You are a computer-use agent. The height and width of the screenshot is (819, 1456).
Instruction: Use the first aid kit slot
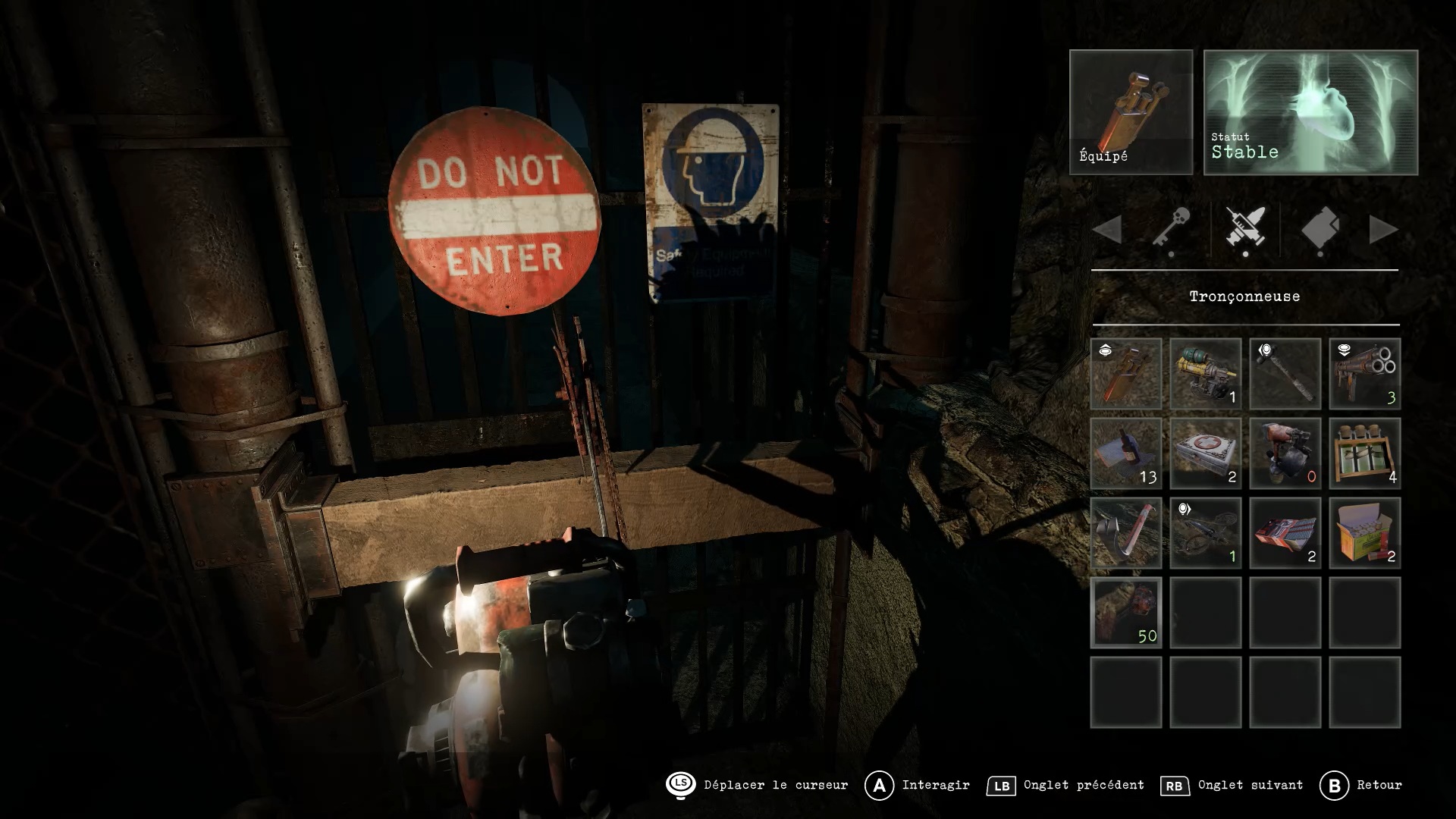(x=1206, y=453)
